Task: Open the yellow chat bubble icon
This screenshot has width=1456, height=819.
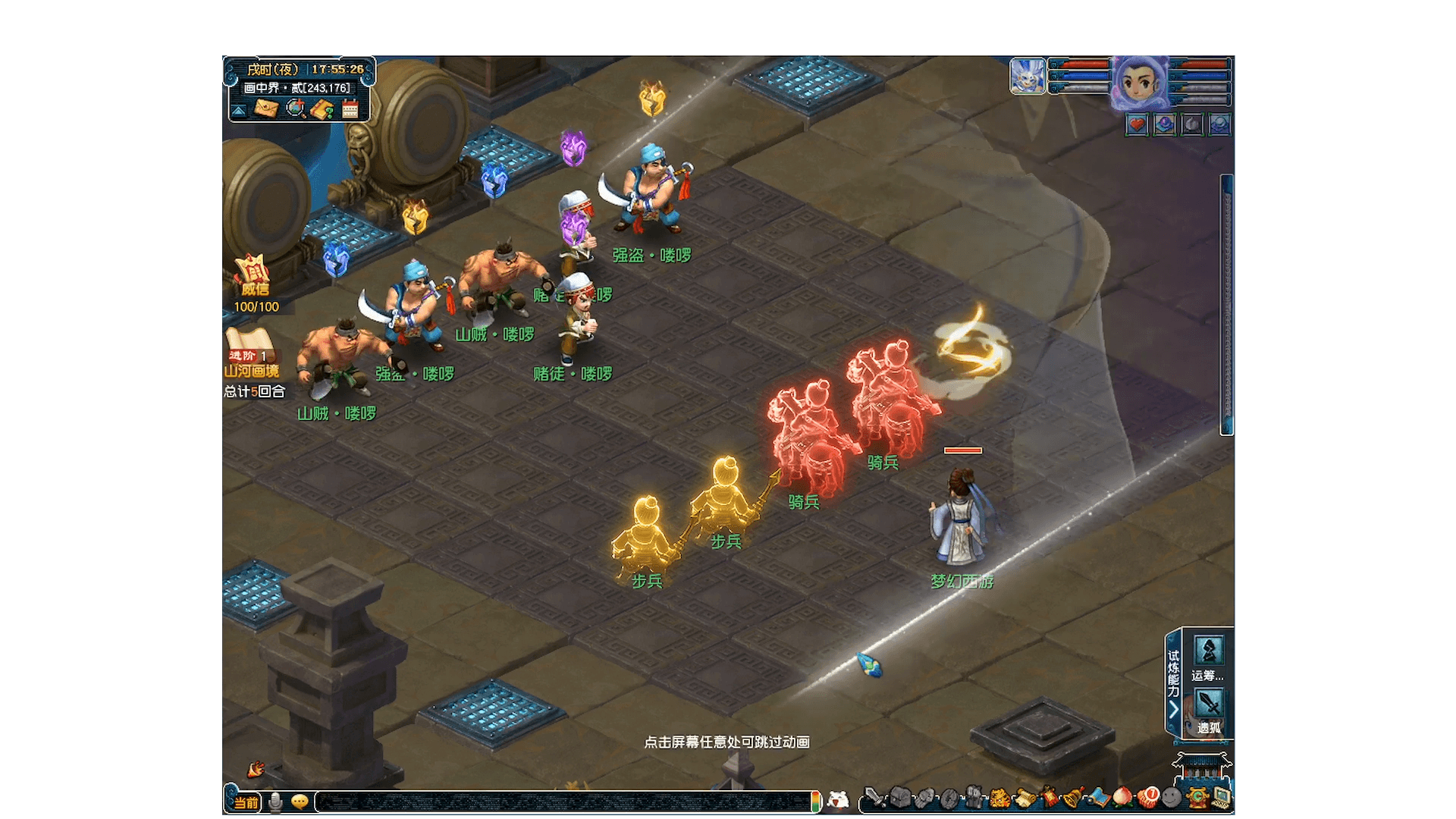Action: (x=300, y=802)
